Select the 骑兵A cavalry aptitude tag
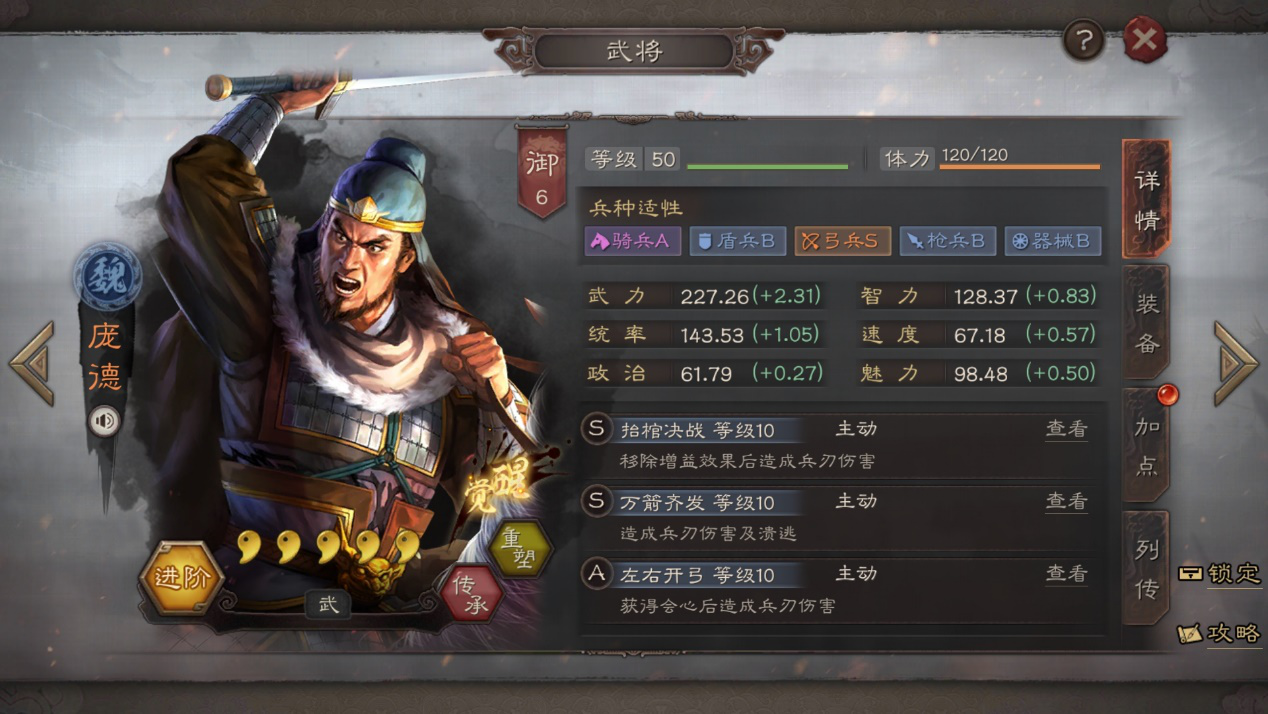 tap(632, 241)
